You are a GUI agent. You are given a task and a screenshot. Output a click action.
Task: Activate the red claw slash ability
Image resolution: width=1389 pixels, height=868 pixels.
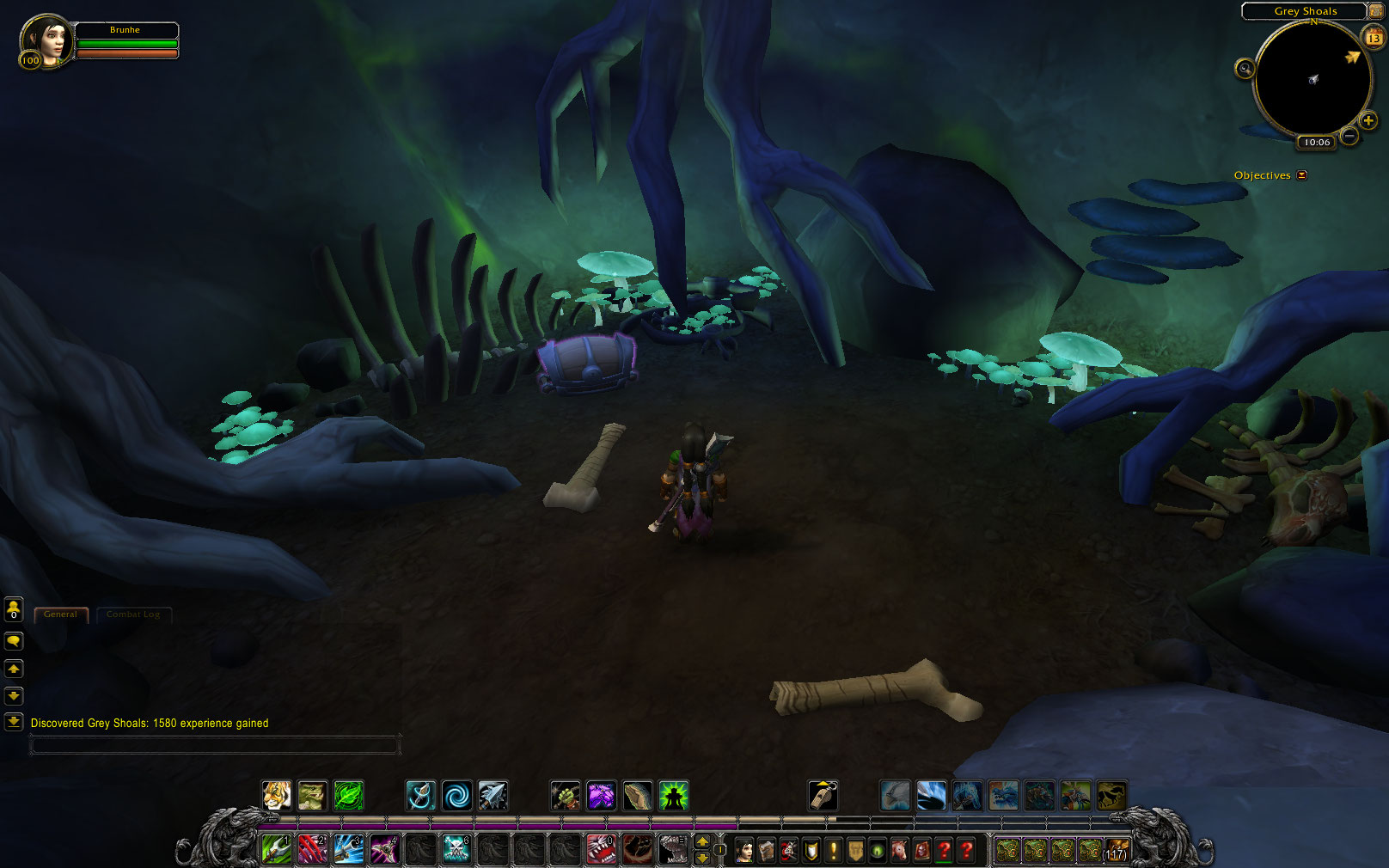(x=312, y=850)
